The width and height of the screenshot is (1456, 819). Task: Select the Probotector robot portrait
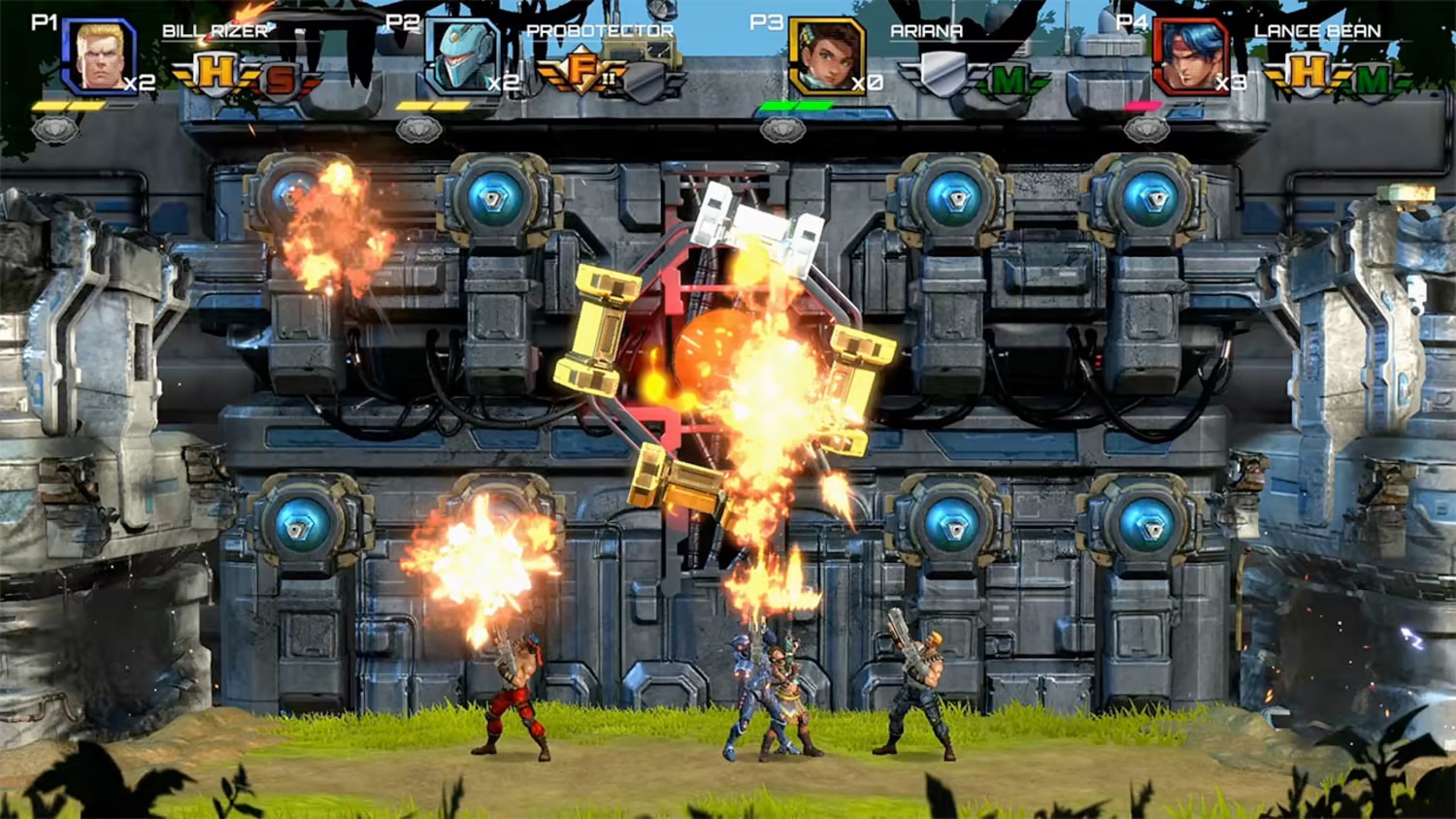pyautogui.click(x=463, y=56)
